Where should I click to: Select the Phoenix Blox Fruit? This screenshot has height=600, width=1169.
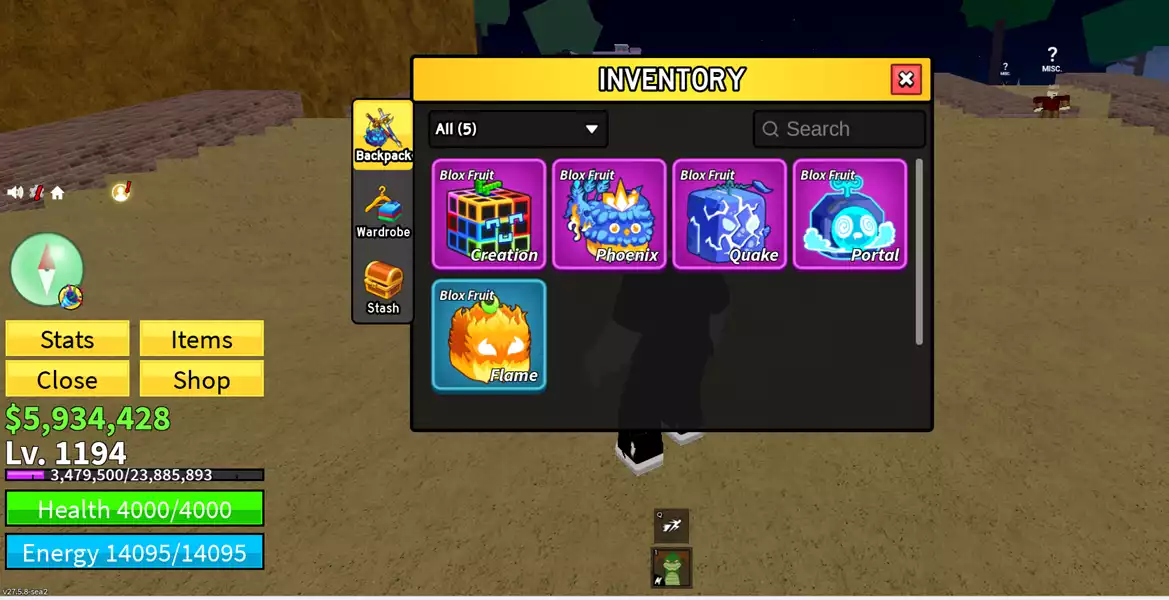click(609, 214)
